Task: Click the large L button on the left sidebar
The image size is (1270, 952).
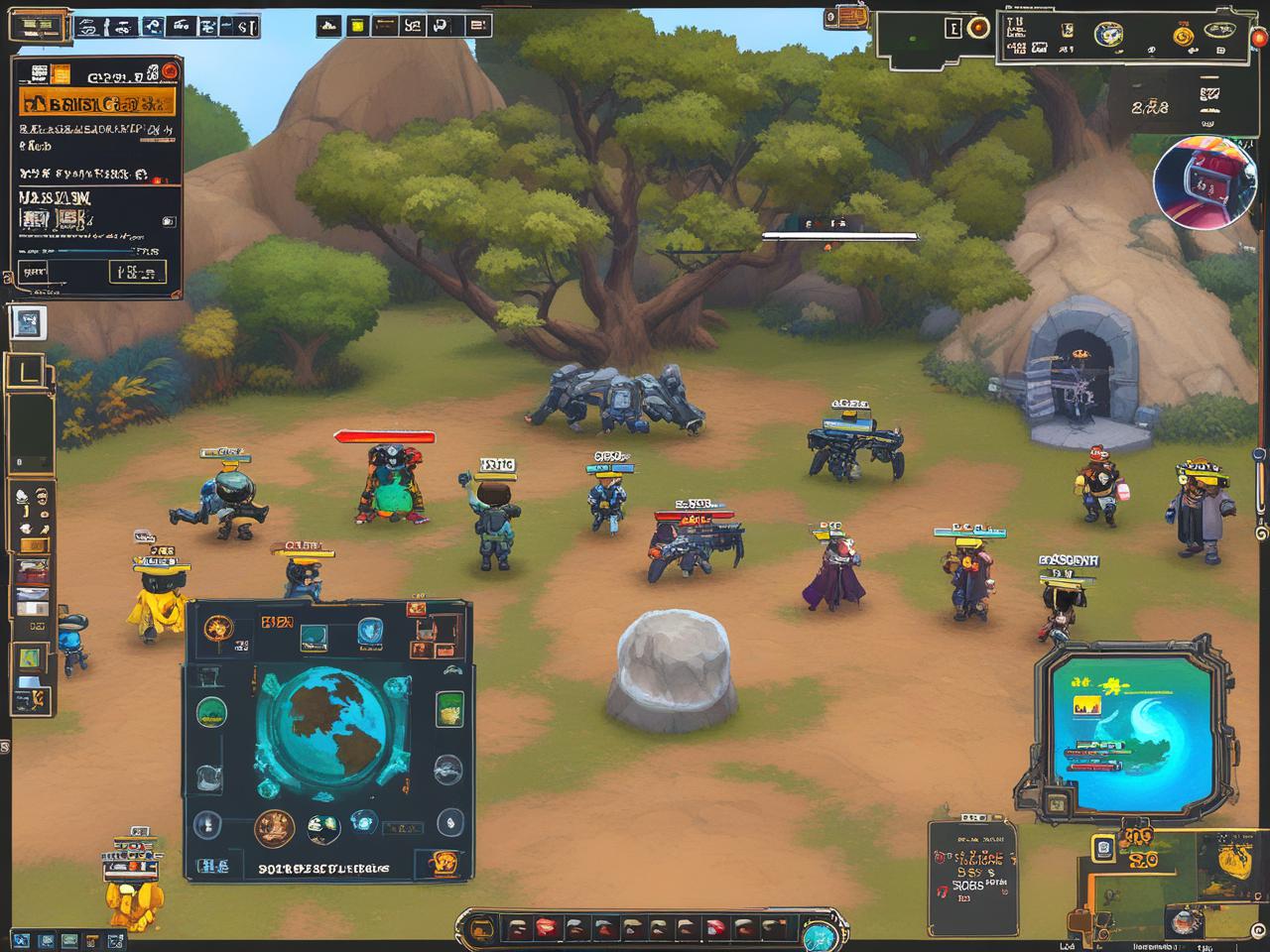Action: click(x=29, y=374)
